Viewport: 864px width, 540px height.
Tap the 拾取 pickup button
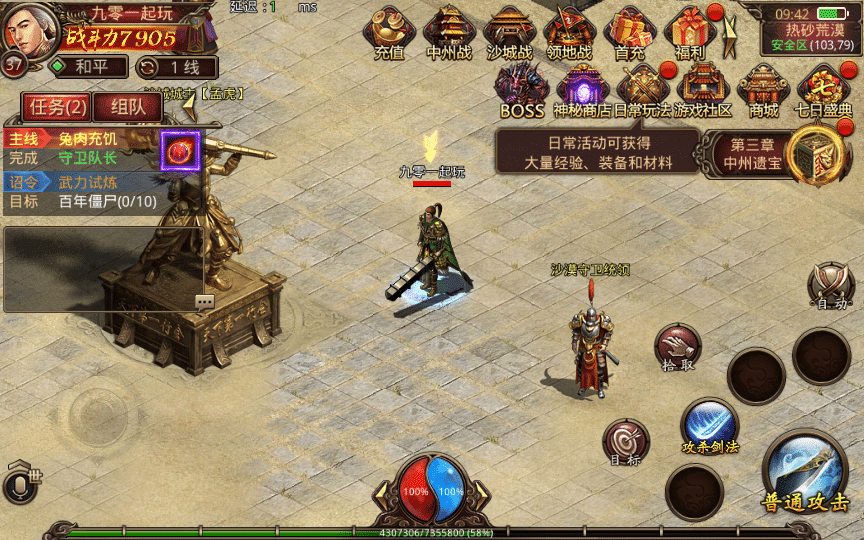point(677,347)
